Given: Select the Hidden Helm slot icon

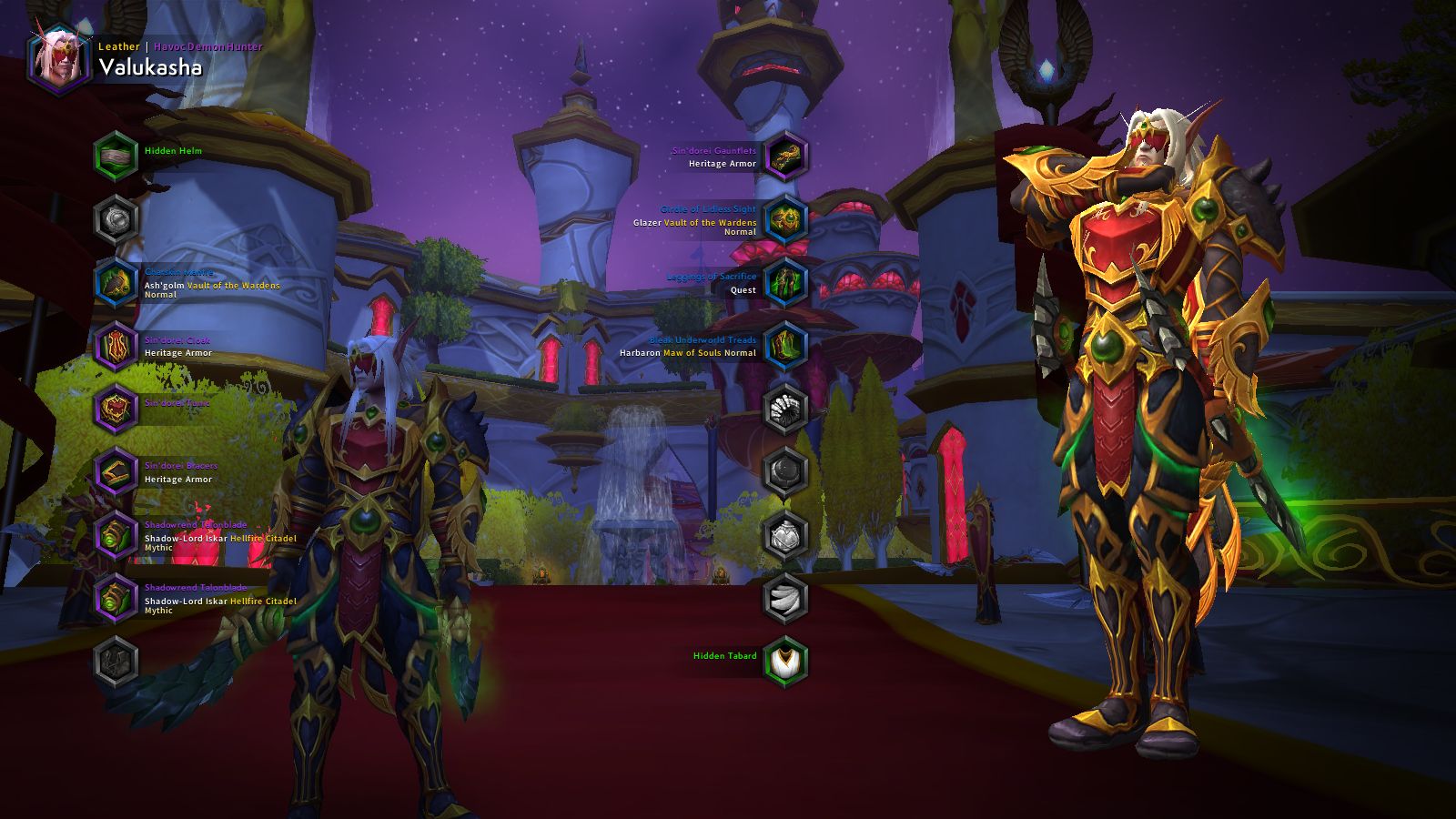Looking at the screenshot, I should (116, 152).
